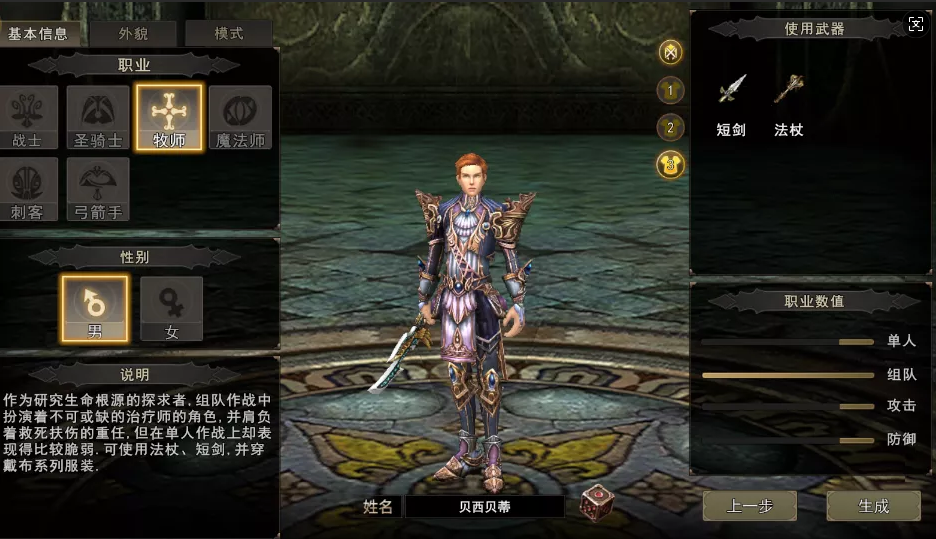
Task: Open the 模式 mode tab
Action: tap(229, 33)
